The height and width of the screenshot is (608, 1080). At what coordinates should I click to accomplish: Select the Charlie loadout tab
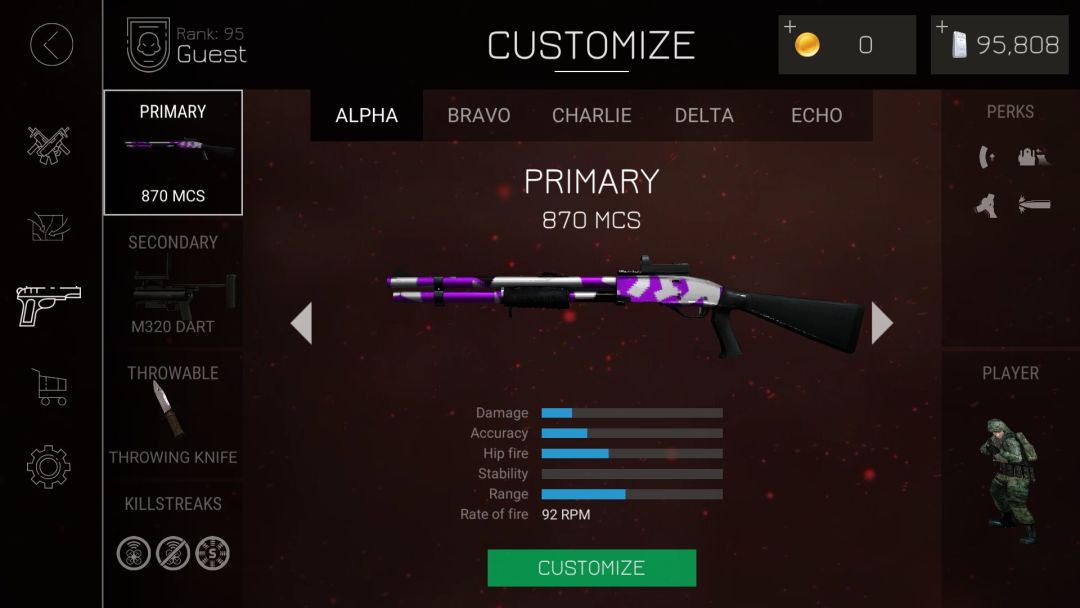click(x=592, y=115)
